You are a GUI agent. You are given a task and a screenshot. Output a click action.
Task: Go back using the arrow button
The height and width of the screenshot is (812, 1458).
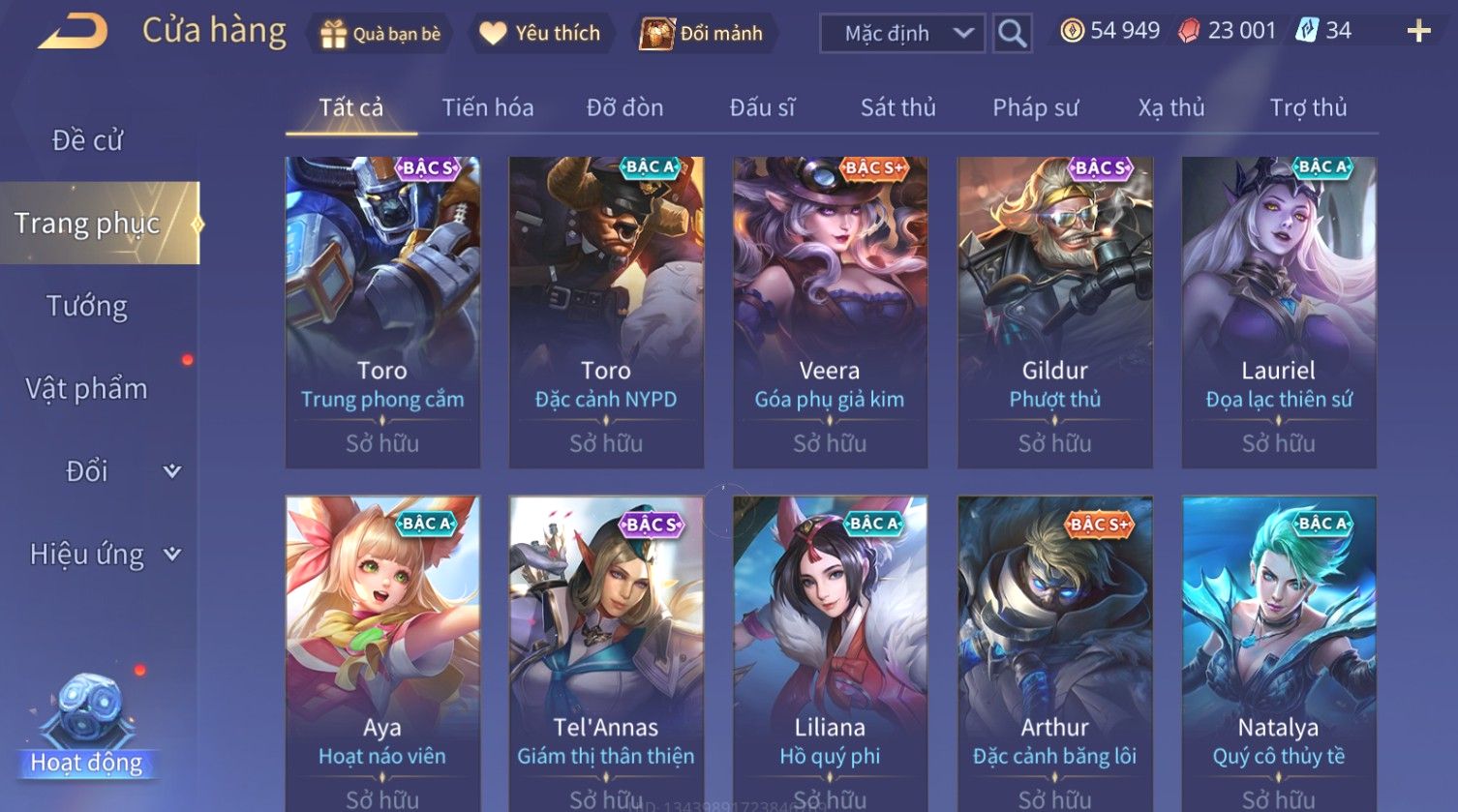click(73, 32)
